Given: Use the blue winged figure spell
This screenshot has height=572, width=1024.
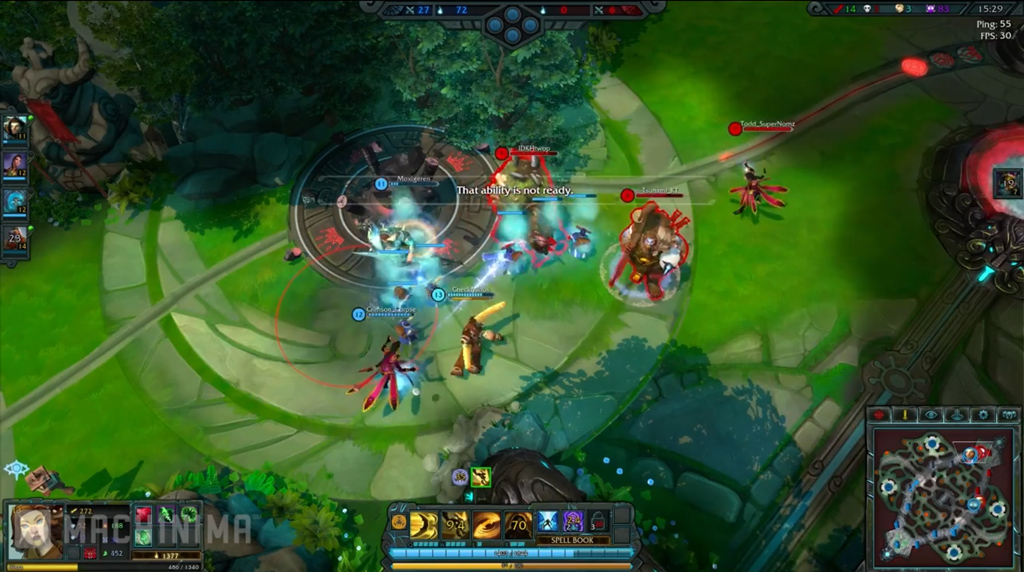Looking at the screenshot, I should [548, 521].
